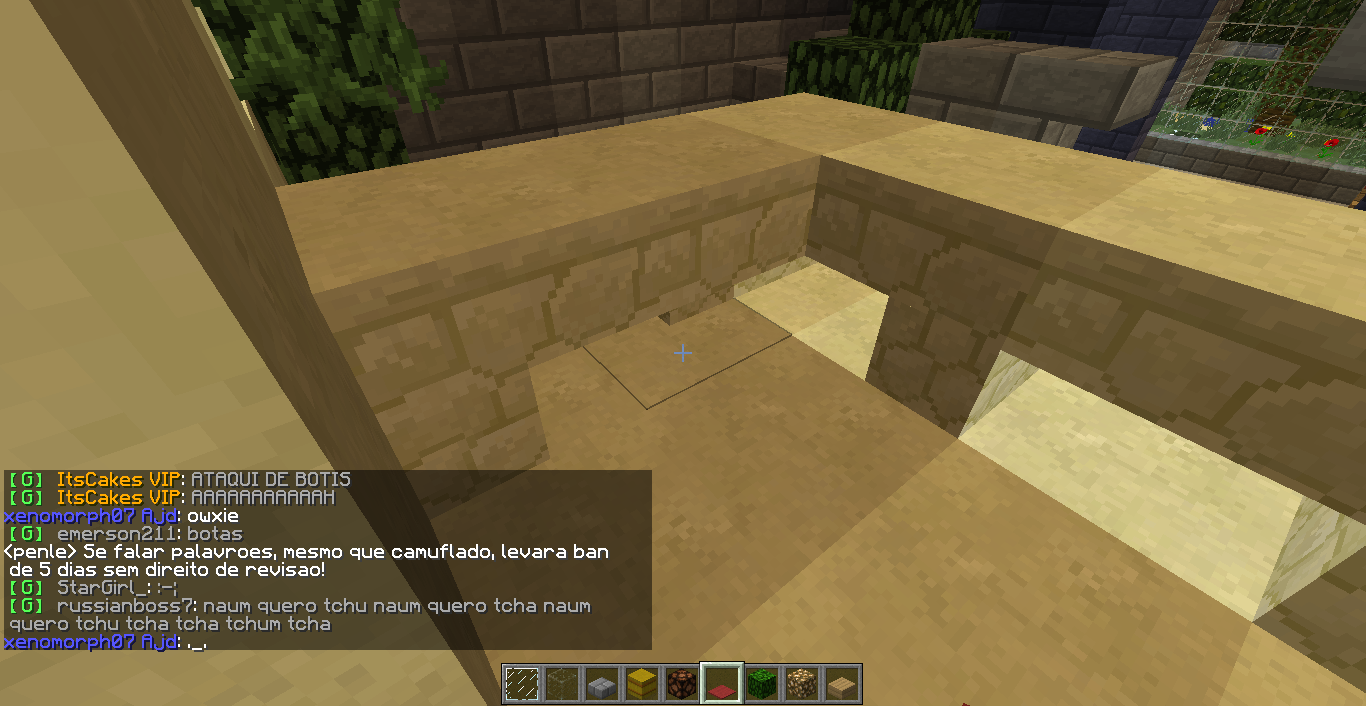Pick the wooden plank slab slot
This screenshot has width=1366, height=706.
[x=842, y=684]
